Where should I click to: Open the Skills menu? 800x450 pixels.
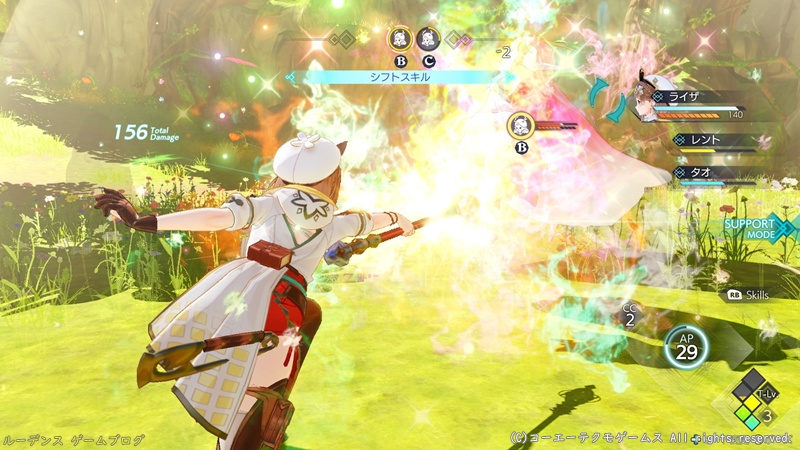754,296
